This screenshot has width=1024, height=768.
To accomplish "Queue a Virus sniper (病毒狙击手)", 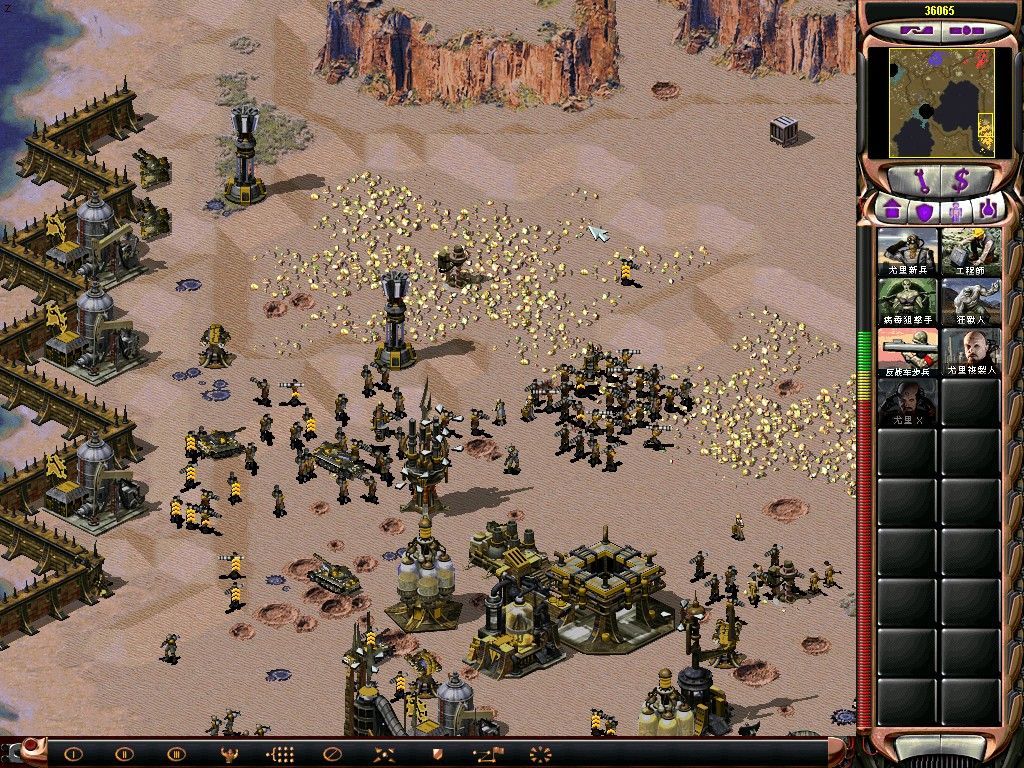I will [x=908, y=301].
